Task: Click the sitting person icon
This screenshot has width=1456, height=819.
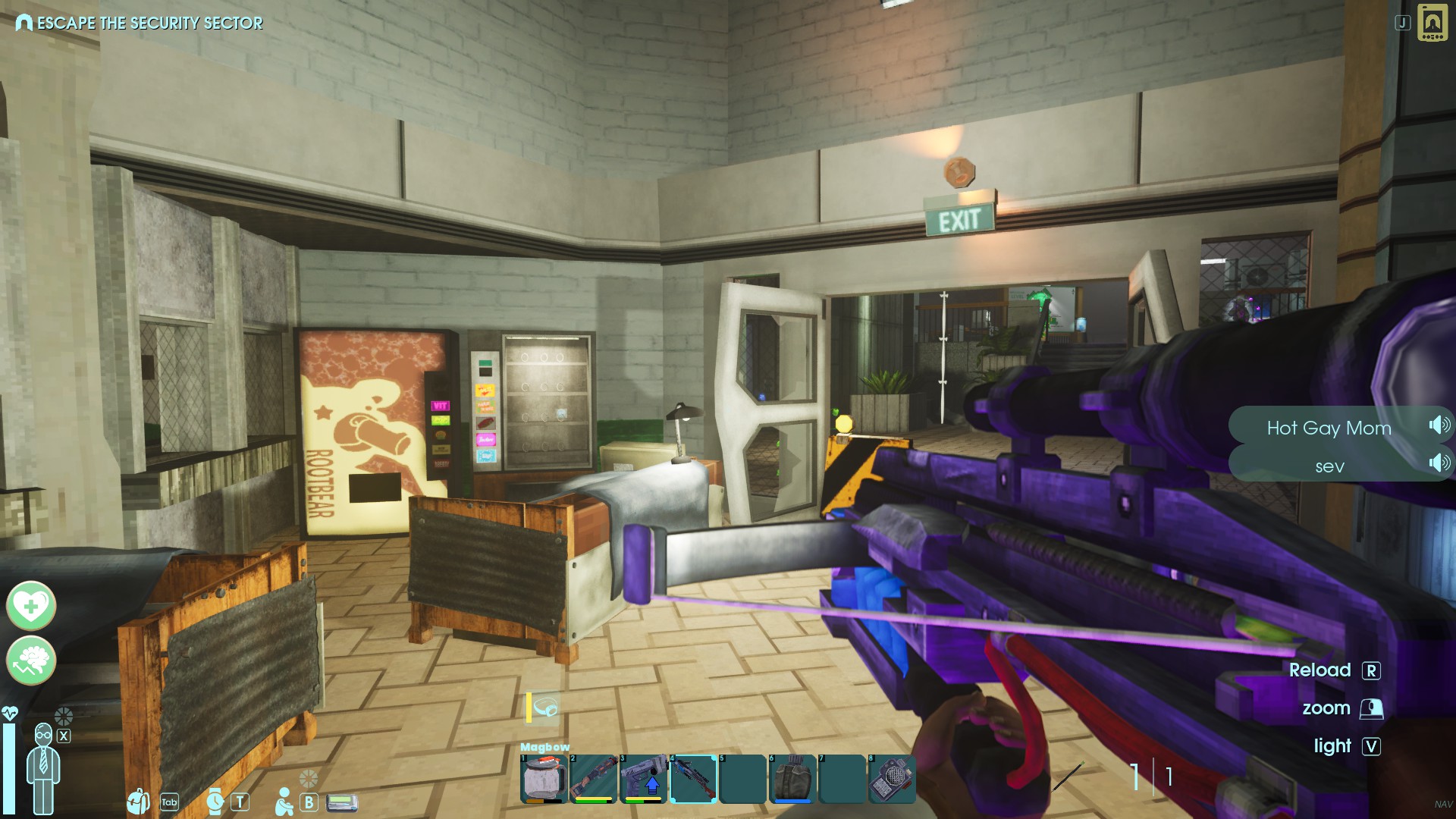Action: point(284,802)
